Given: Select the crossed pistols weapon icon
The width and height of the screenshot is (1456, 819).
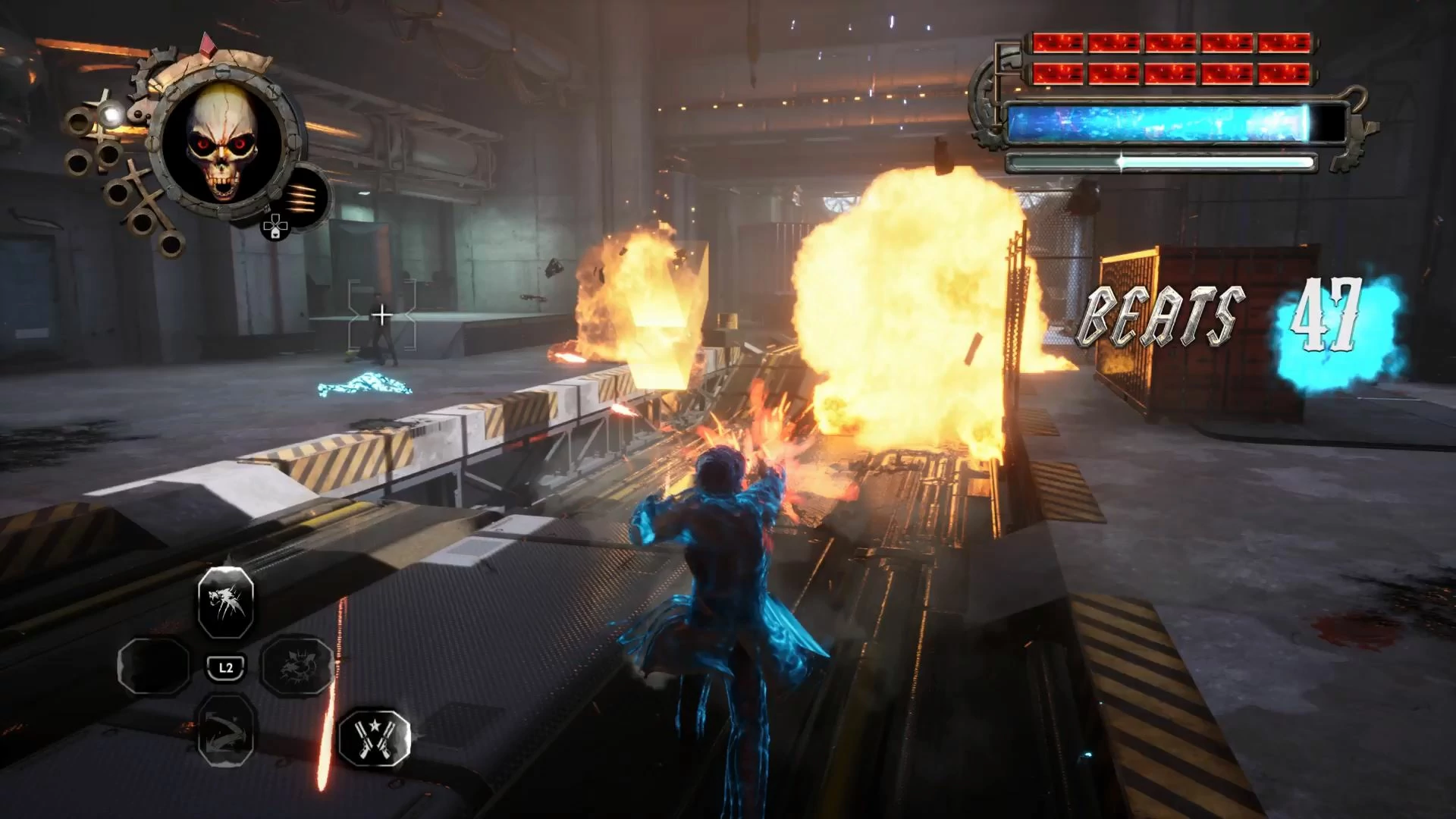Looking at the screenshot, I should (x=374, y=738).
